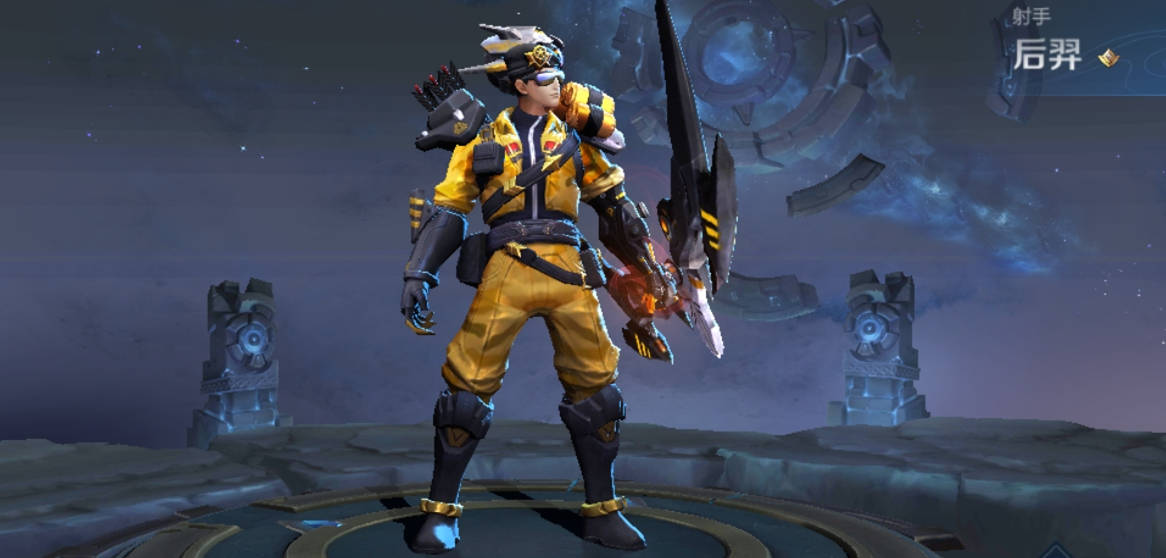The width and height of the screenshot is (1166, 558).
Task: Tap the gold badge icon beside 后羿
Action: 1108,58
